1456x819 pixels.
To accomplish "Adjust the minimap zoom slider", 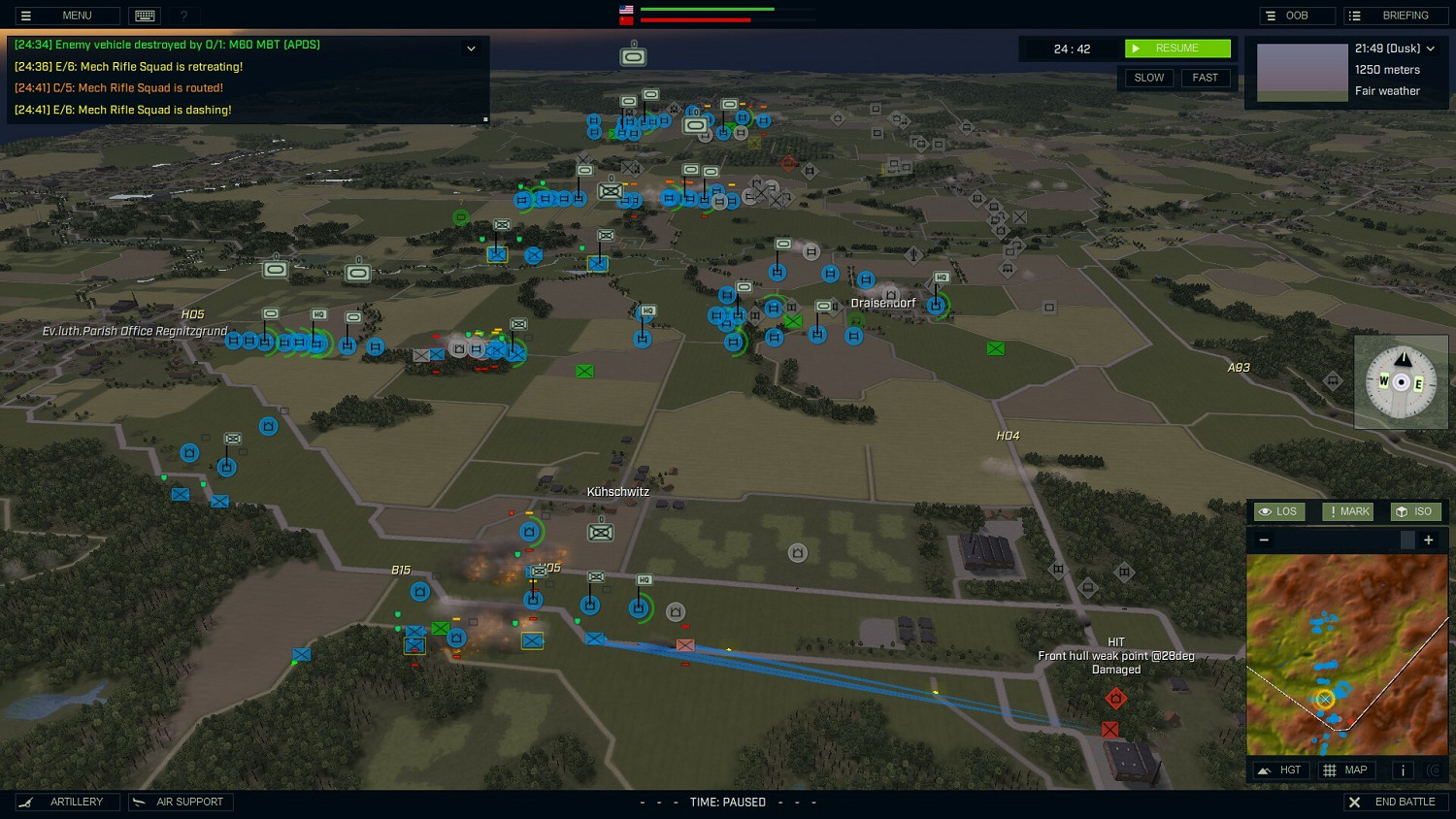I will pyautogui.click(x=1408, y=540).
